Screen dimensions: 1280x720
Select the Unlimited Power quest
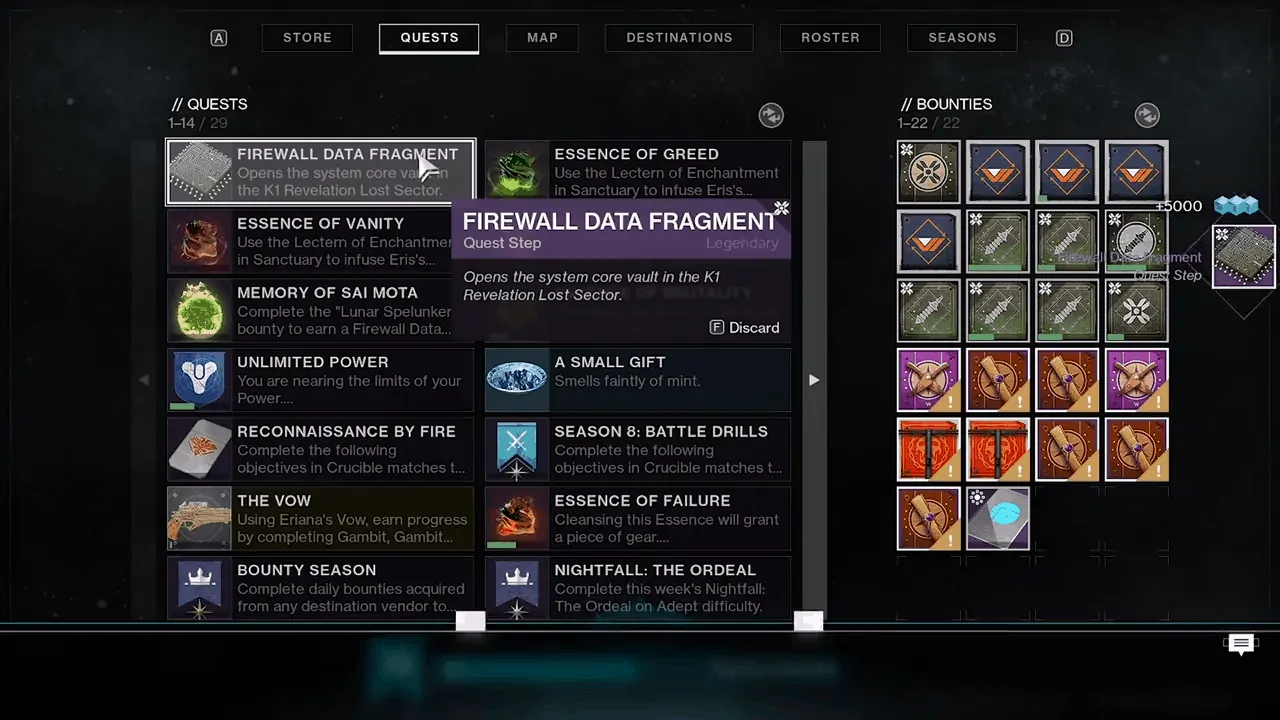point(320,379)
